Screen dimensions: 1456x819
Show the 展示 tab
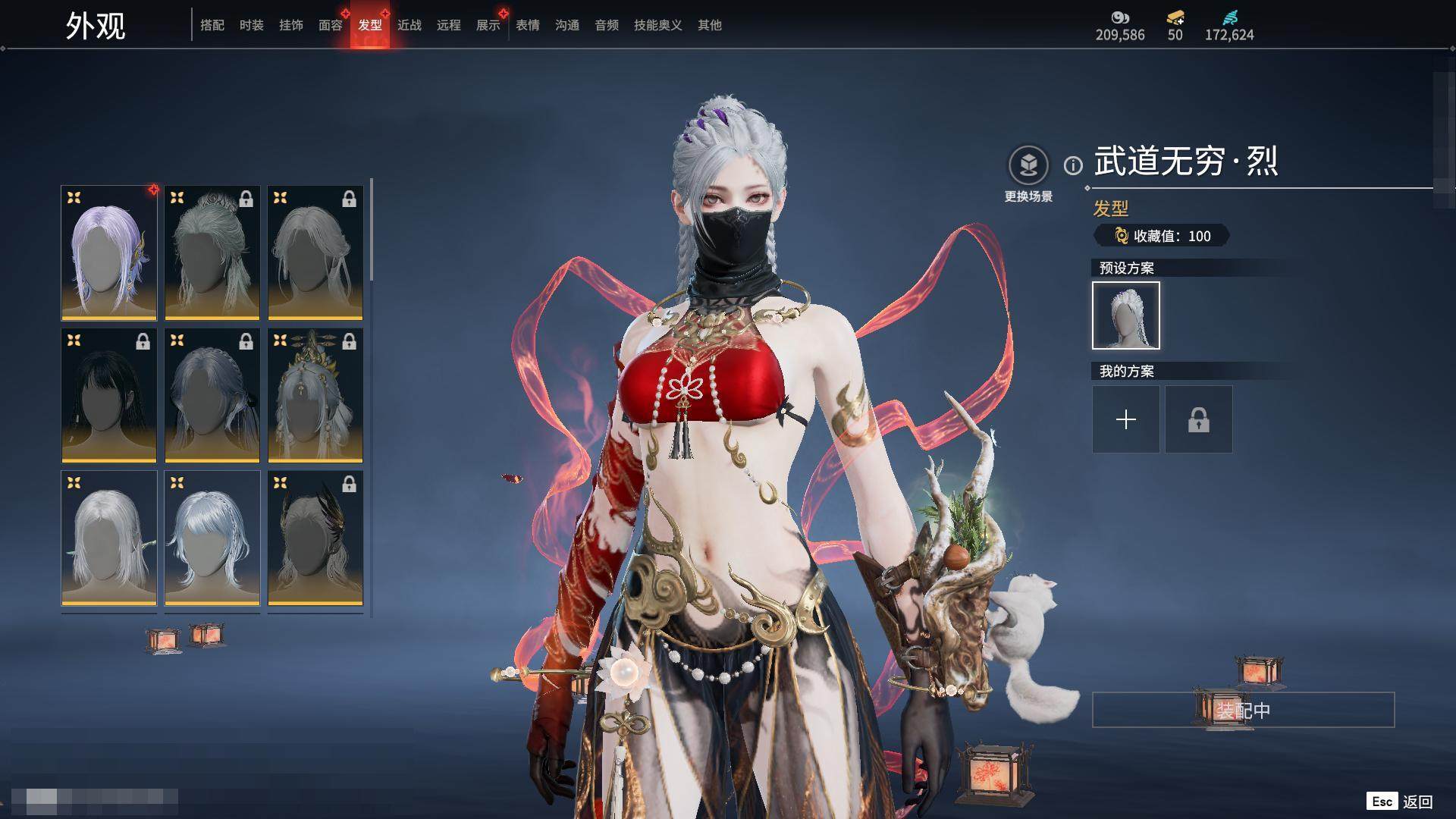tap(488, 25)
